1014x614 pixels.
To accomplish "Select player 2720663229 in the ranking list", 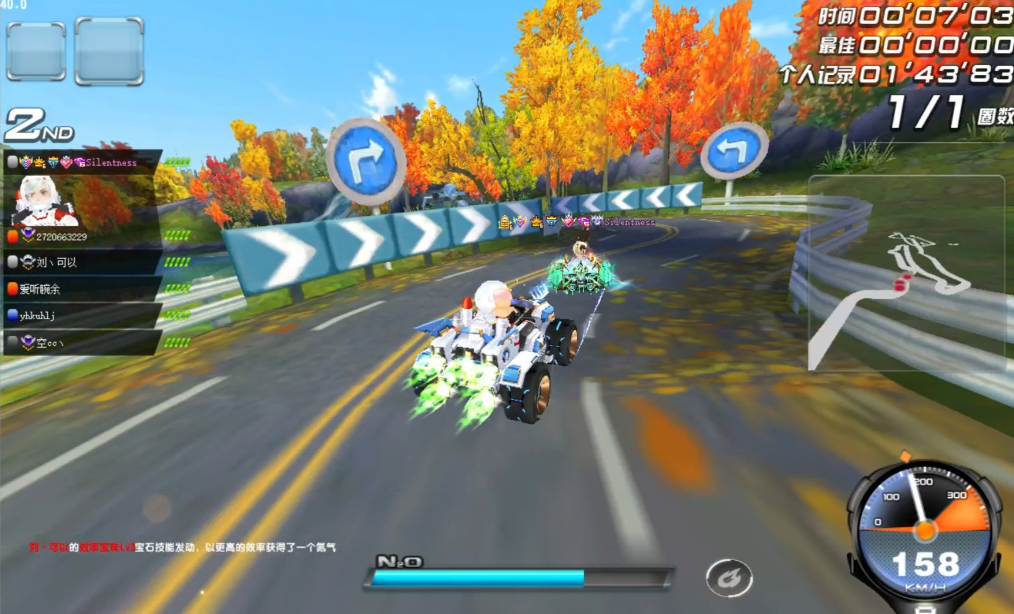I will (60, 237).
